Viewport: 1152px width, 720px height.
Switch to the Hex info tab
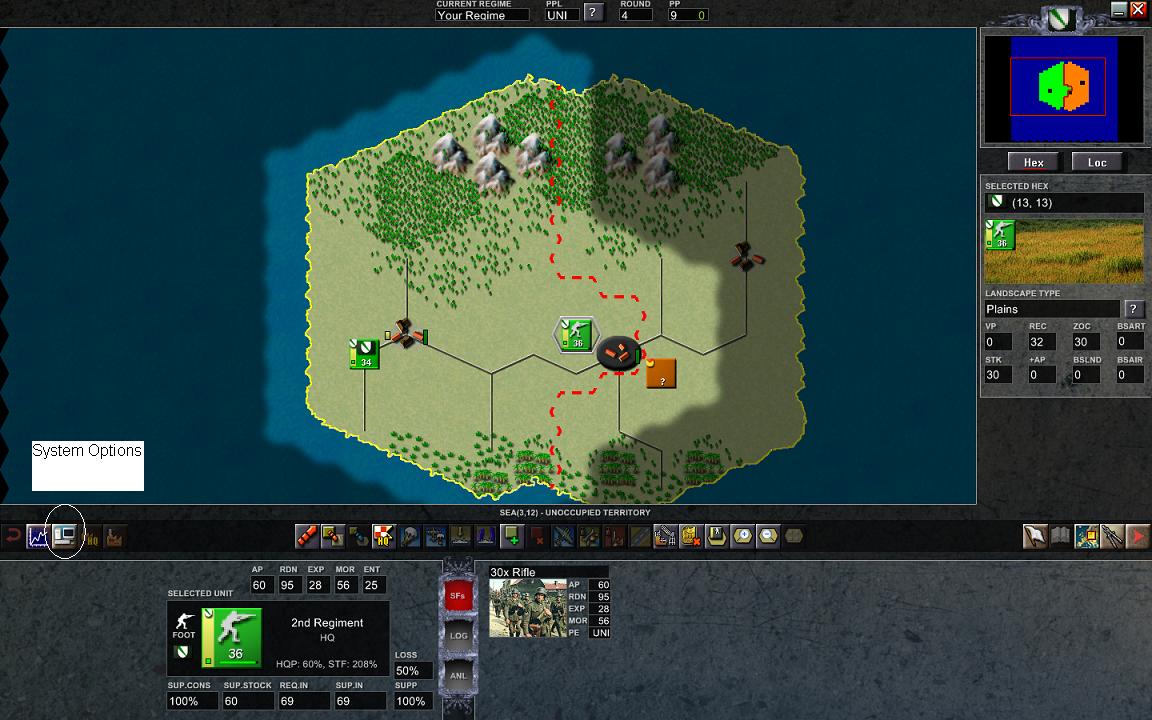click(x=1033, y=162)
